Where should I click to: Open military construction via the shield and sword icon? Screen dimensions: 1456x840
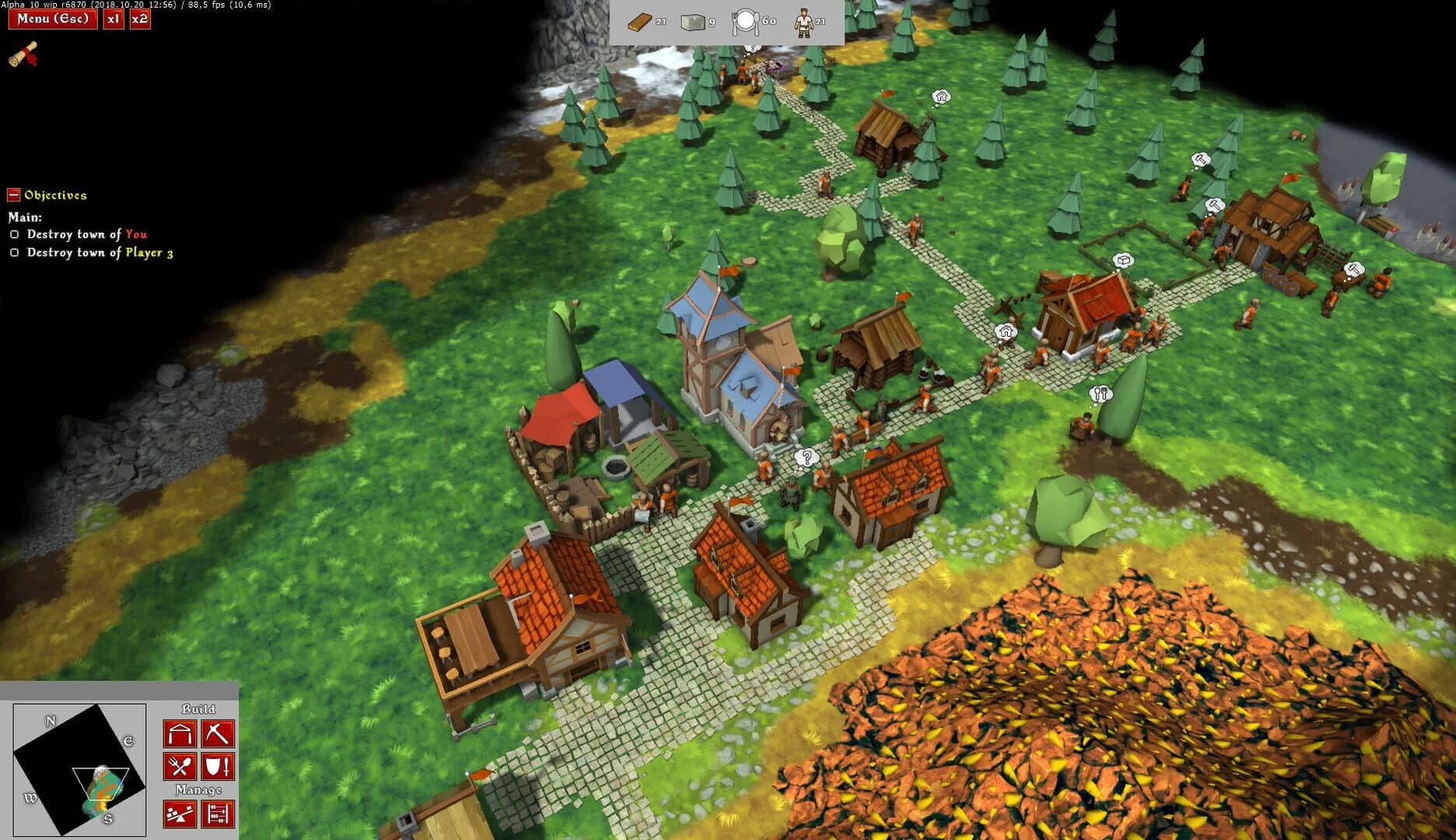tap(219, 766)
